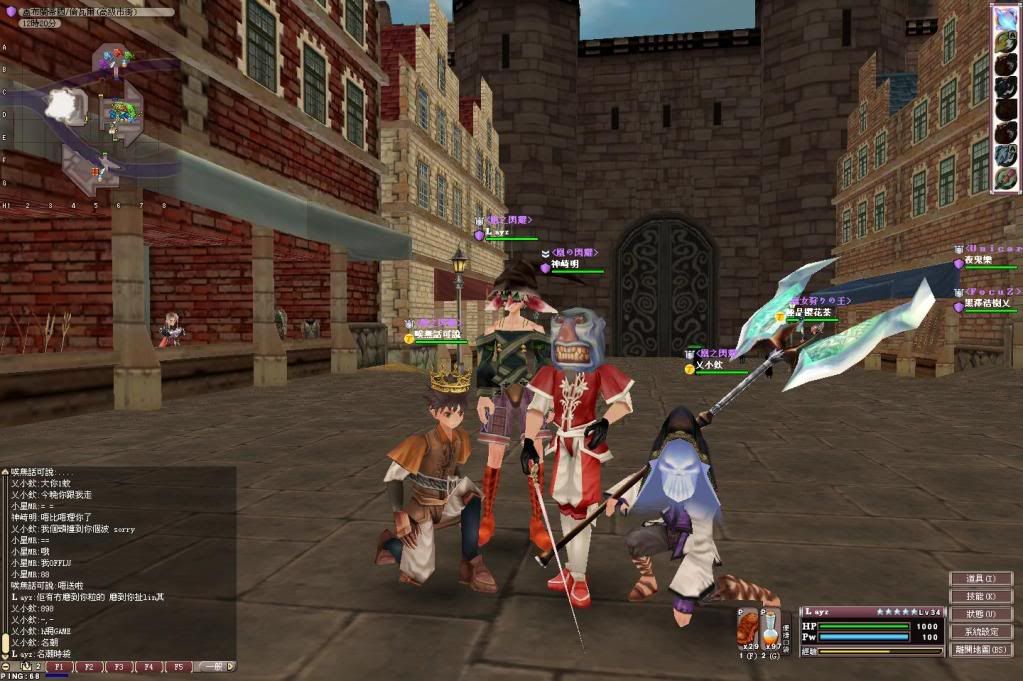The image size is (1023, 681).
Task: Minimize the chat window with minus button
Action: click(6, 666)
